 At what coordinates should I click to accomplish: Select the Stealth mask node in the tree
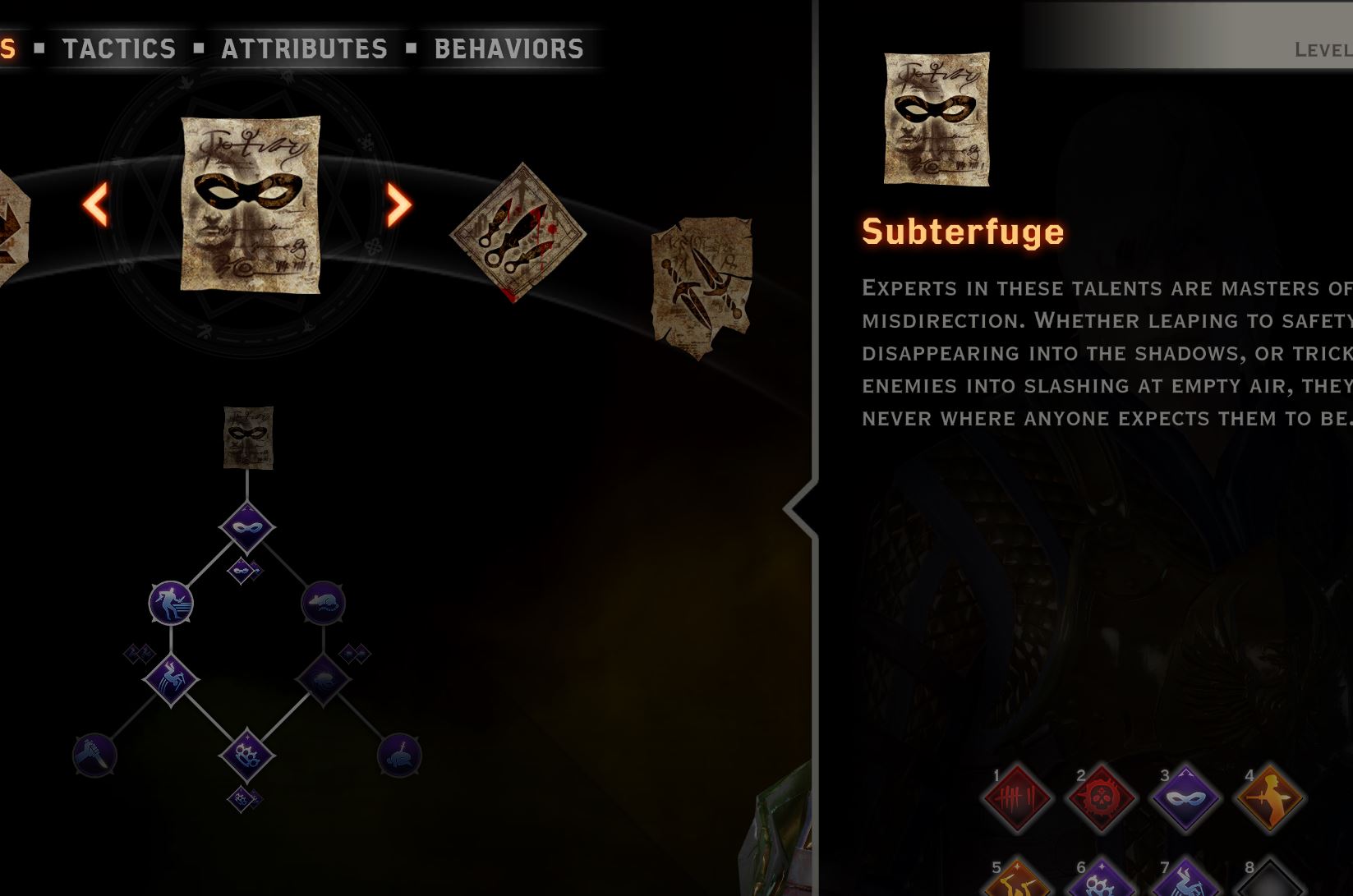246,526
